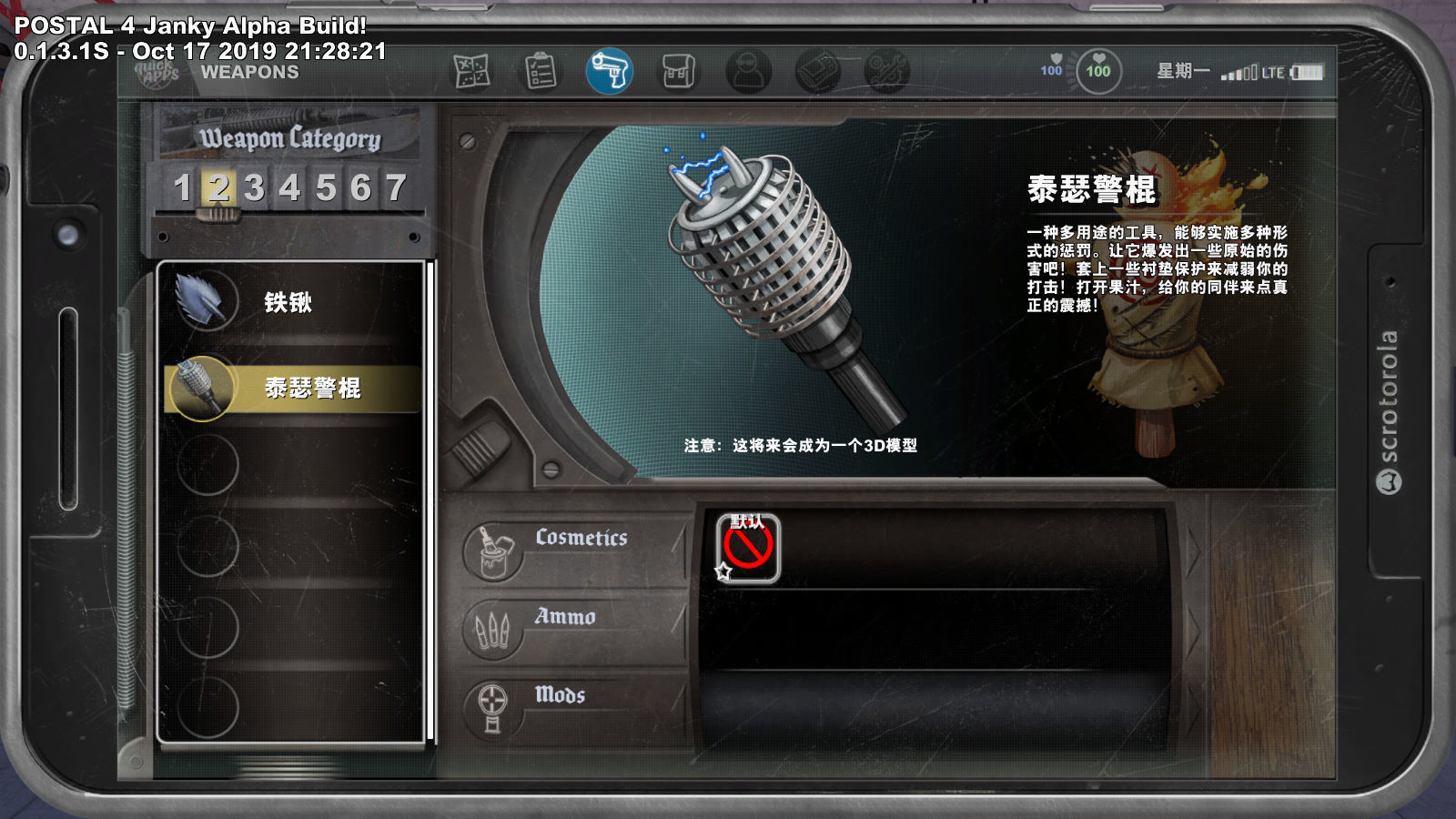Open the Ammo section
The height and width of the screenshot is (819, 1456).
(575, 625)
